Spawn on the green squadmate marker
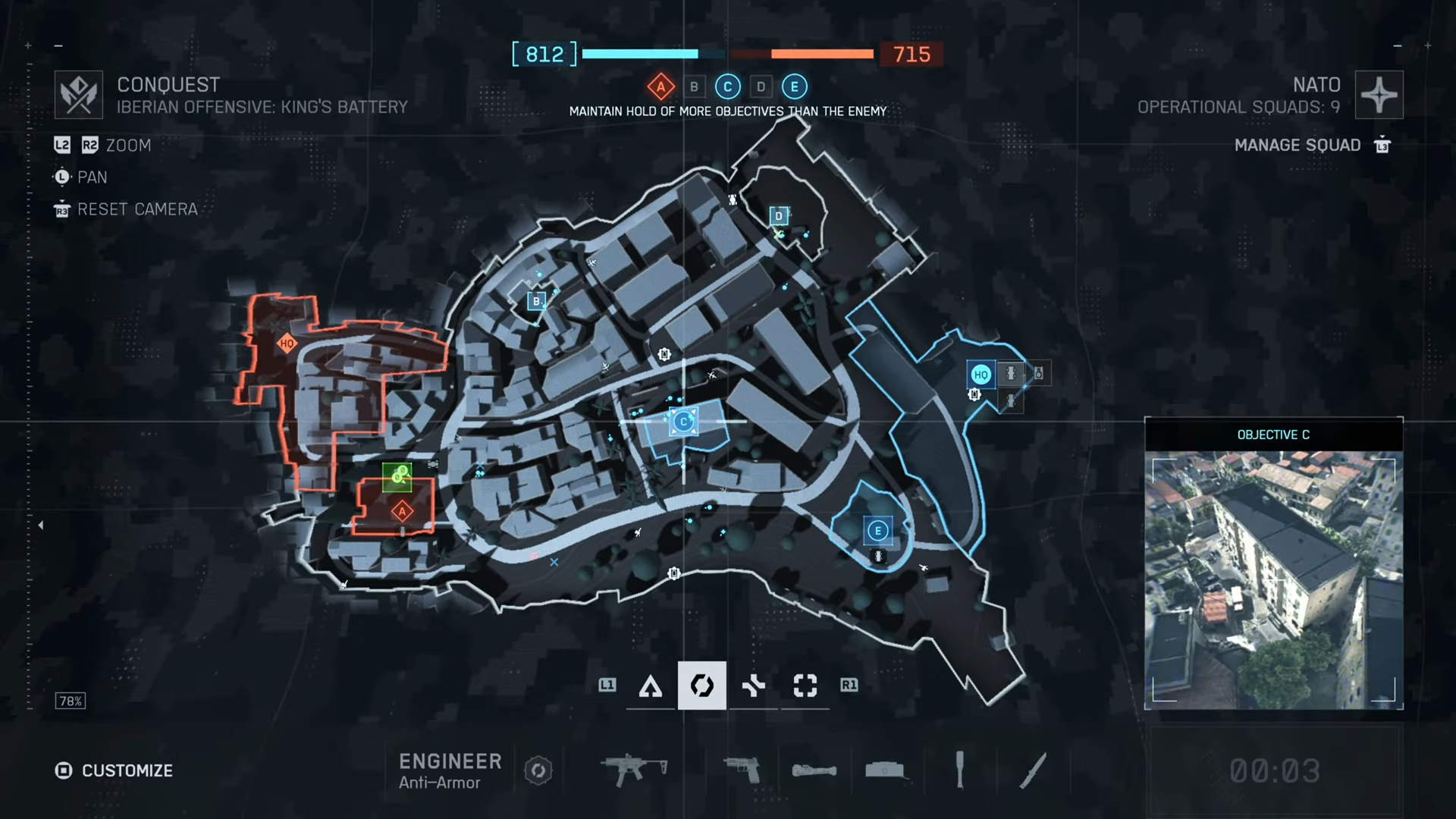Screen dimensions: 1456x819 397,476
